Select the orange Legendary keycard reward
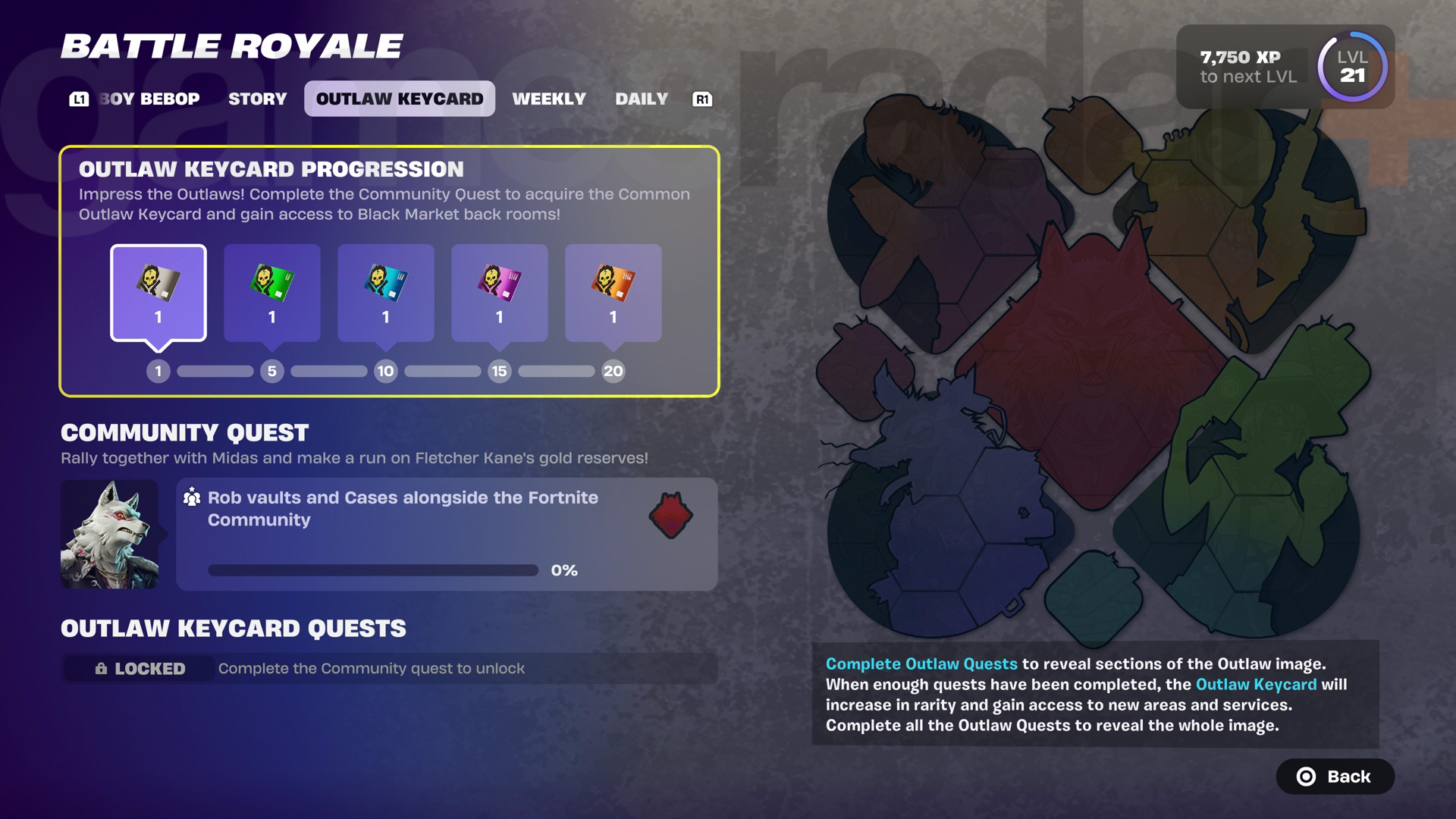The image size is (1456, 819). (x=613, y=293)
